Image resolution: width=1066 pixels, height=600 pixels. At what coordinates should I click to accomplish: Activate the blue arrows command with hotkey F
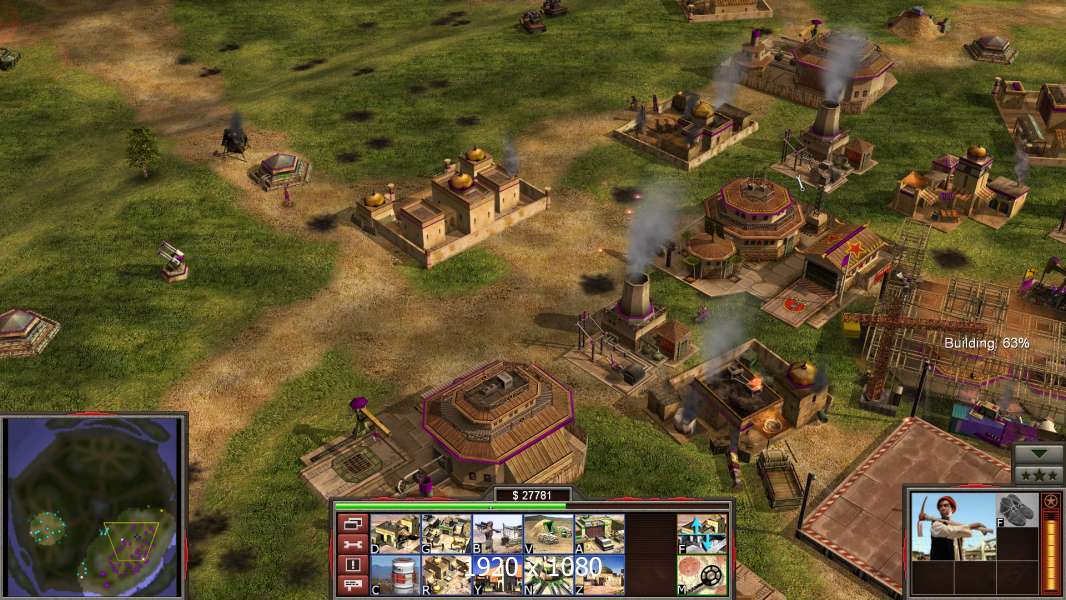702,534
